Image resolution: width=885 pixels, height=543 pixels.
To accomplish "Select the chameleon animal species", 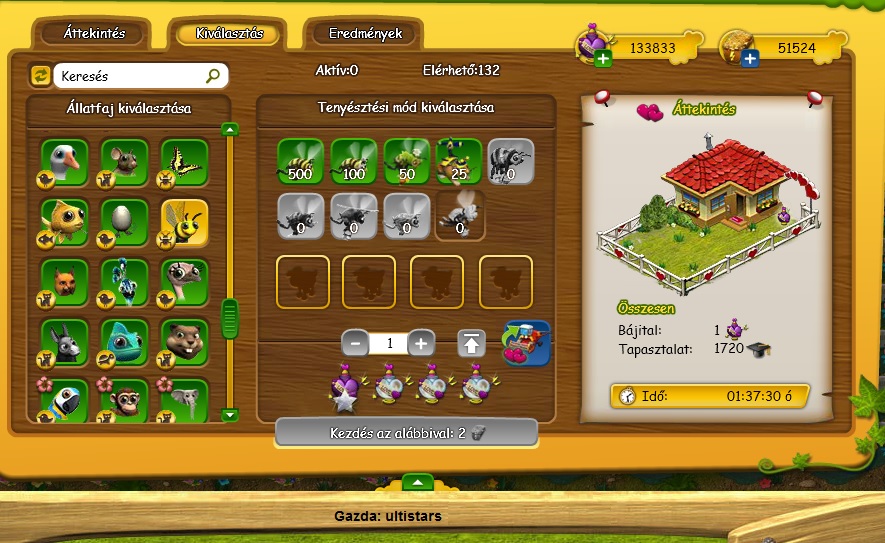I will click(x=125, y=342).
